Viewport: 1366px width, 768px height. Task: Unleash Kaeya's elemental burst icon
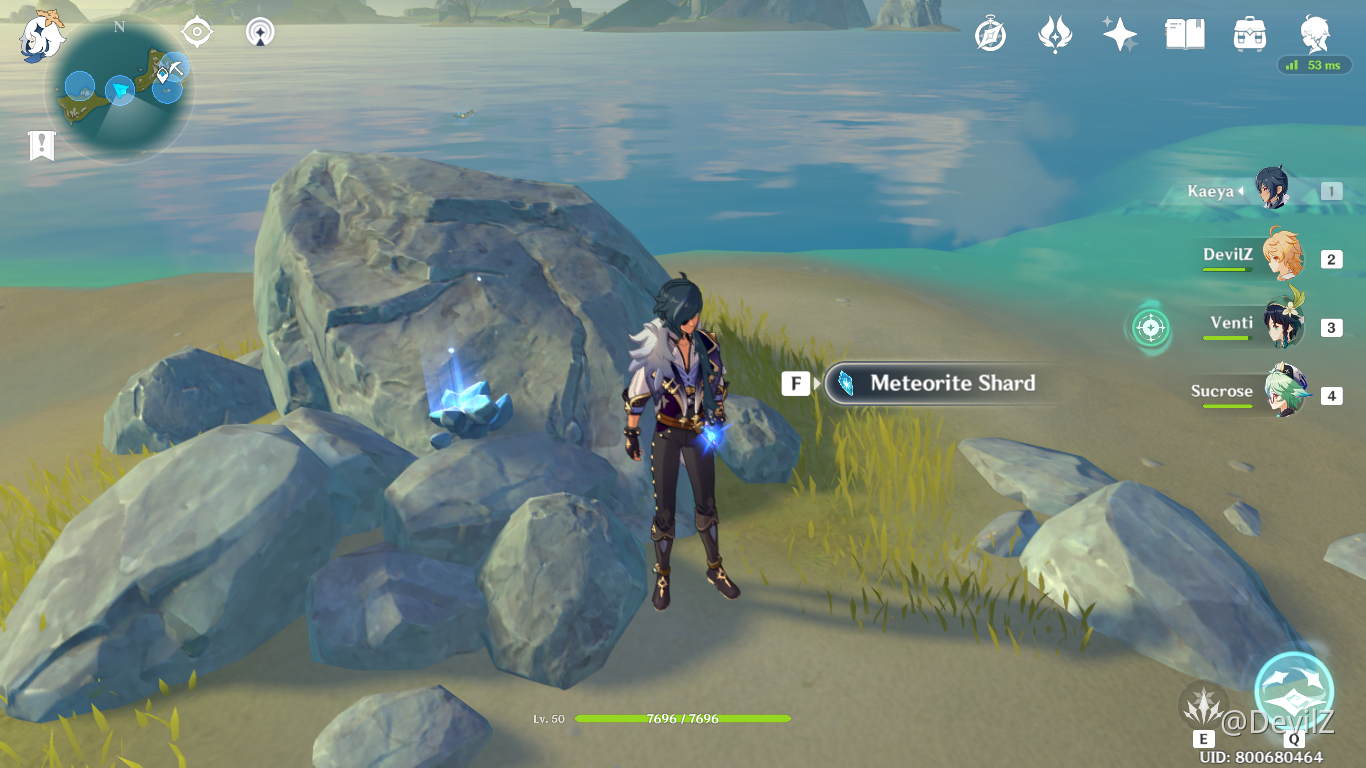click(x=1294, y=690)
